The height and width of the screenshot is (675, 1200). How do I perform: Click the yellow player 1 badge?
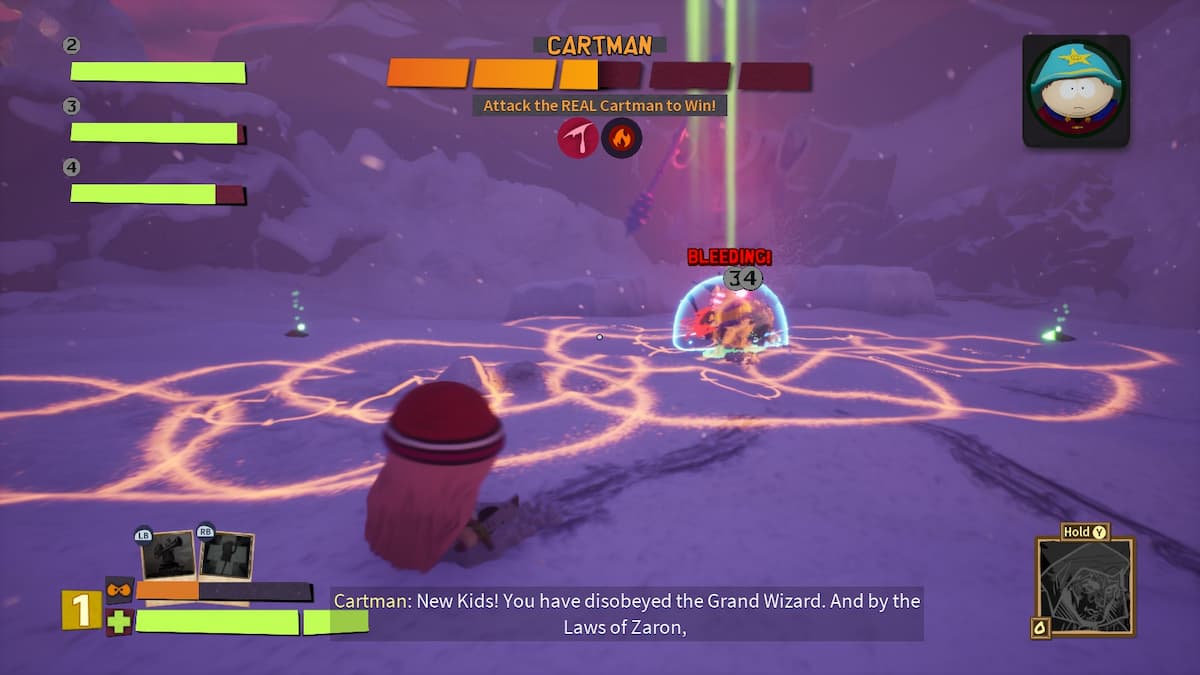click(81, 610)
